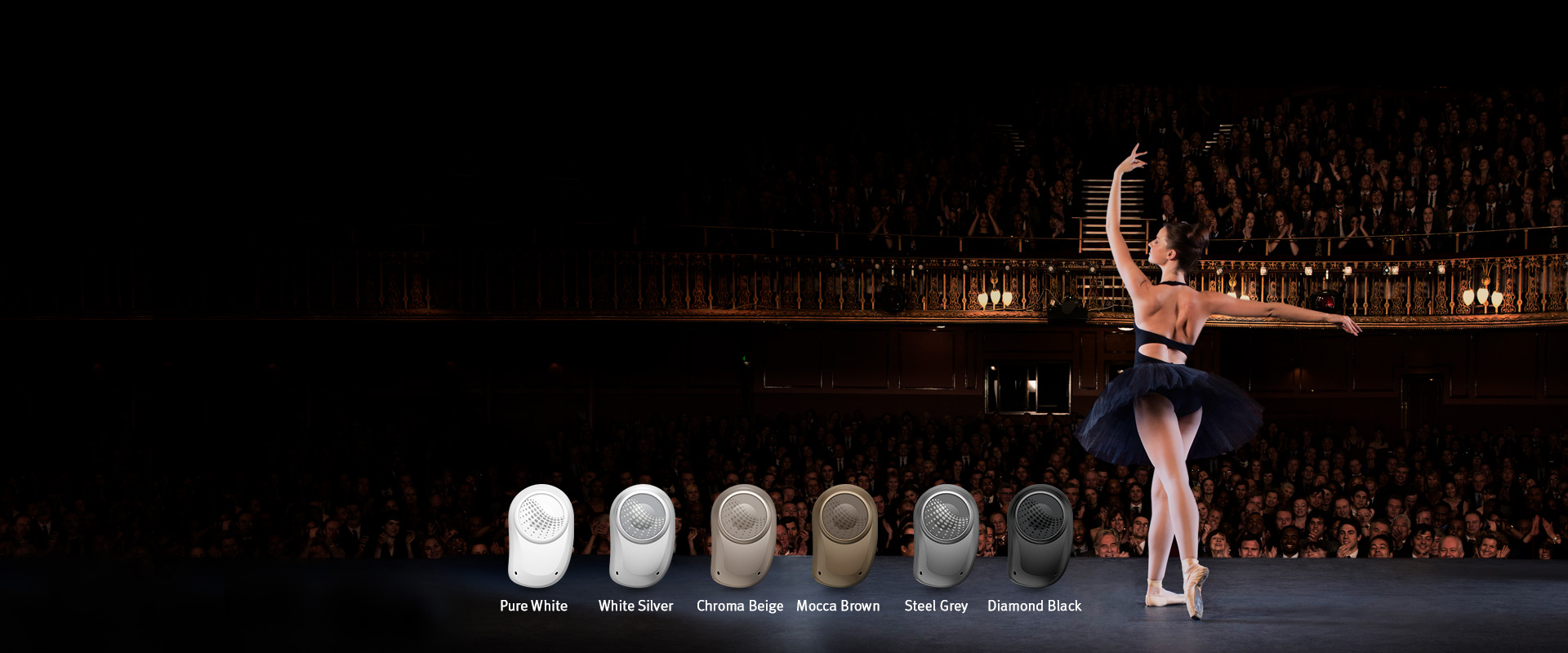The width and height of the screenshot is (1568, 653).
Task: Choose the Steel Grey color option
Action: tap(945, 535)
